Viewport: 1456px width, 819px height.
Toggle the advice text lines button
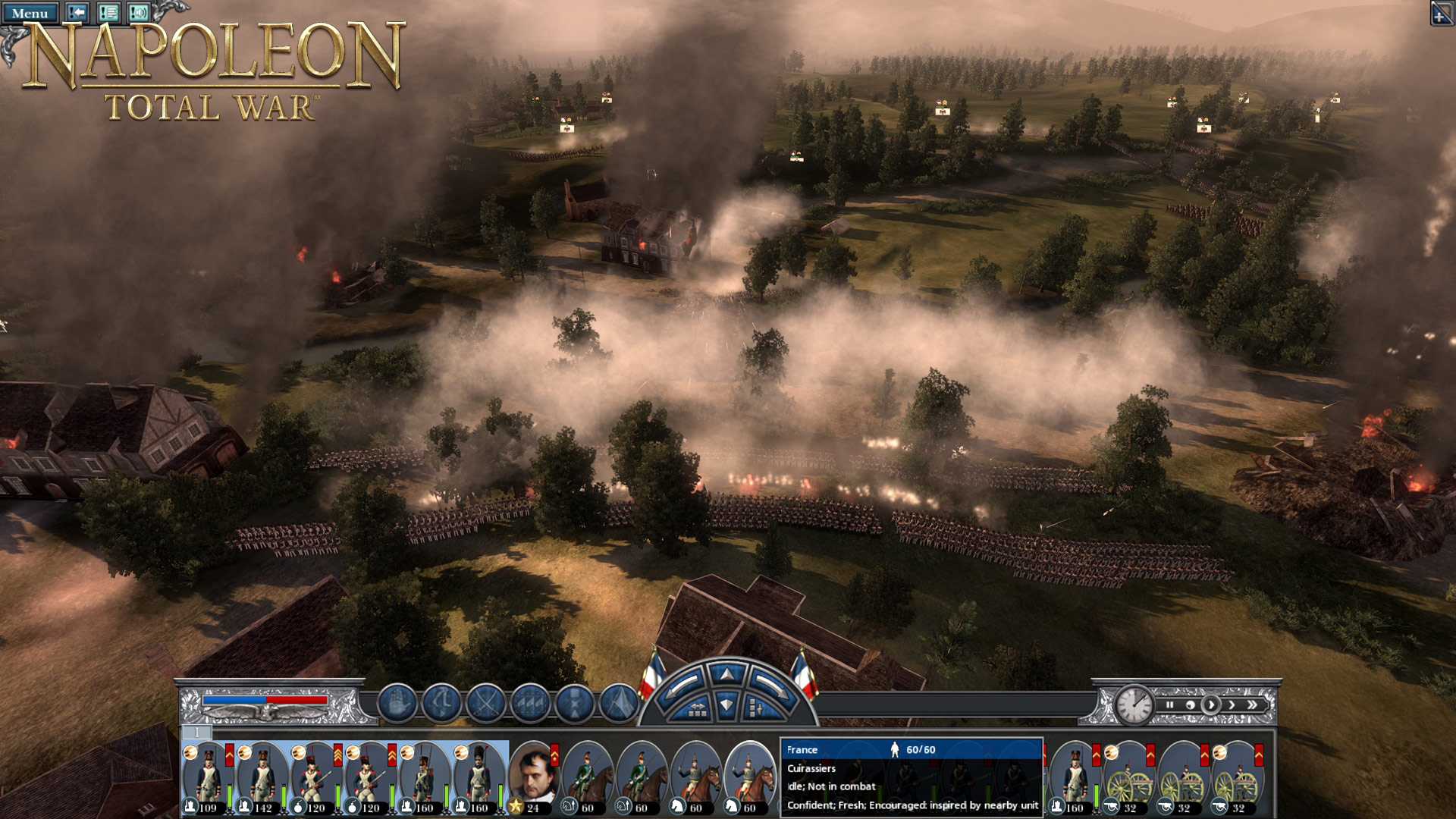point(108,12)
